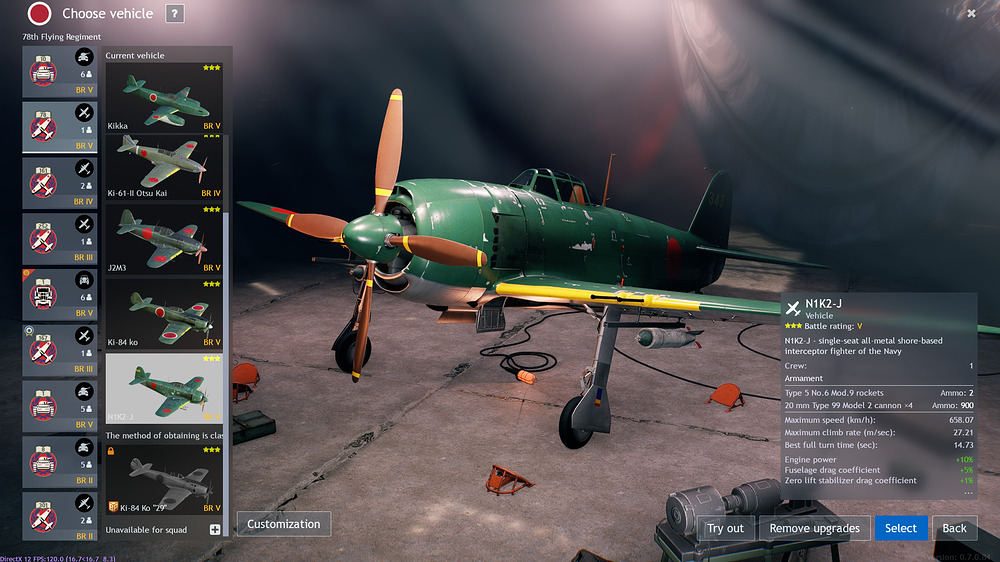Open the Customization menu
The width and height of the screenshot is (1000, 562).
284,524
